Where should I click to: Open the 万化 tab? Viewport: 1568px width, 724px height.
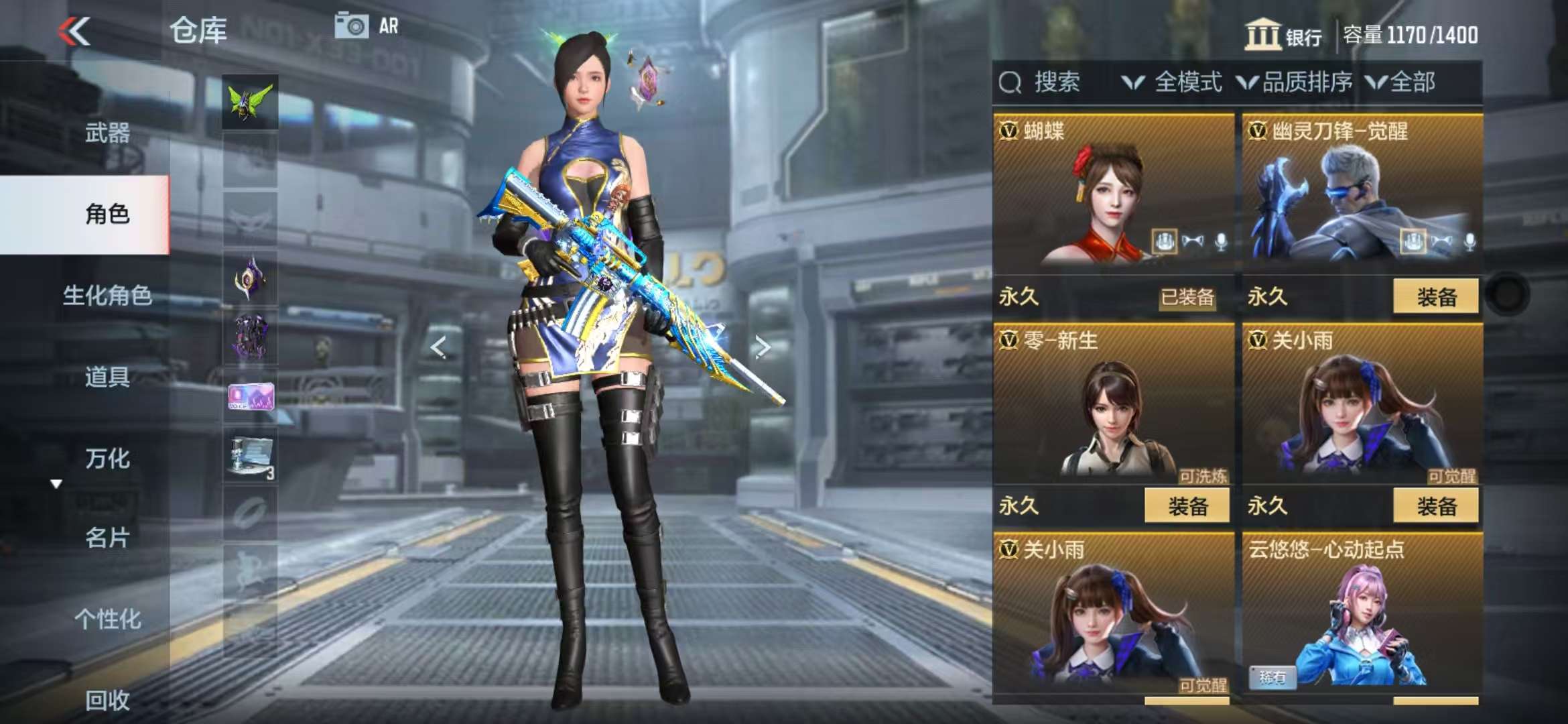pyautogui.click(x=107, y=459)
